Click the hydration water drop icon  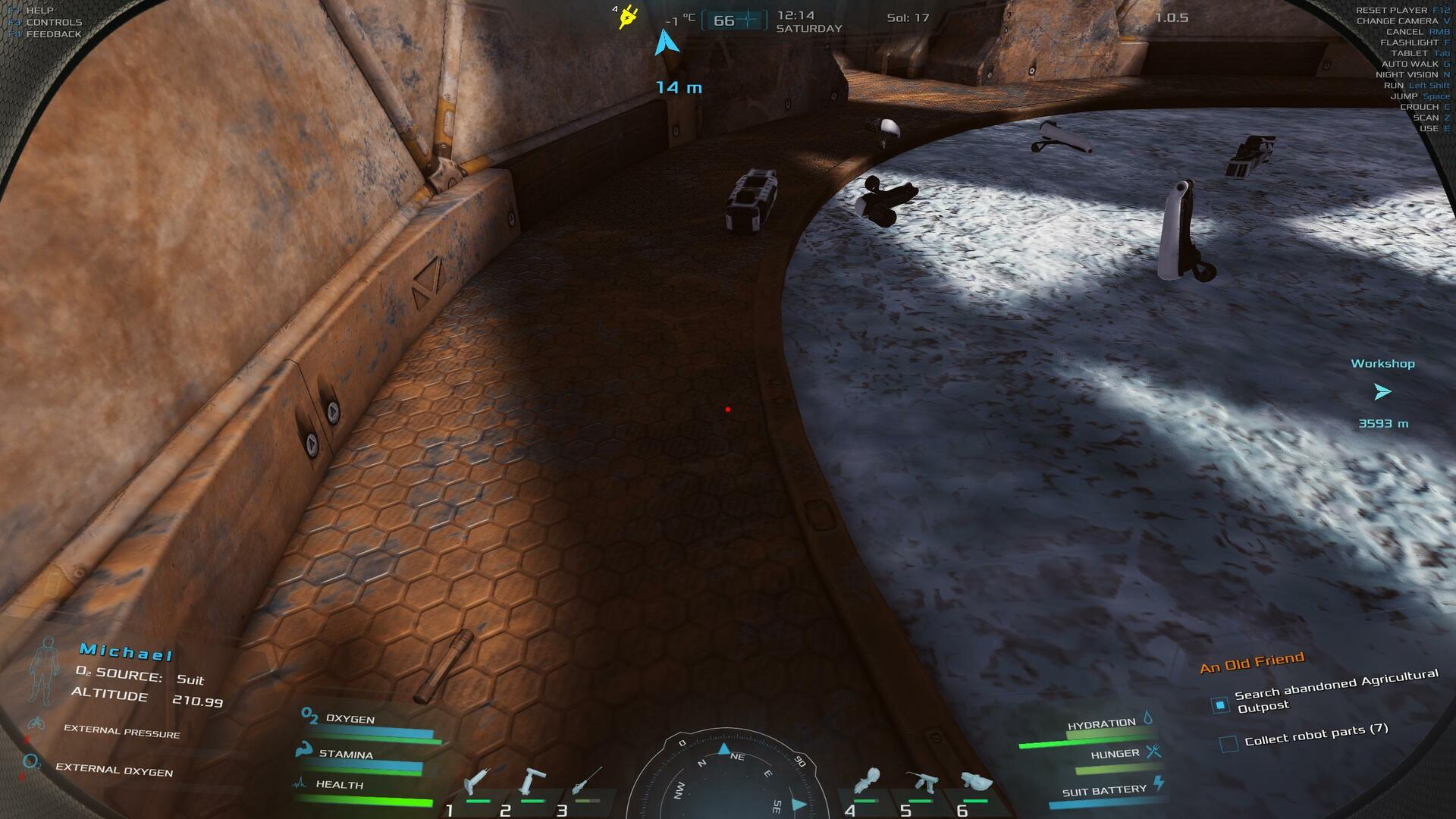(1148, 717)
